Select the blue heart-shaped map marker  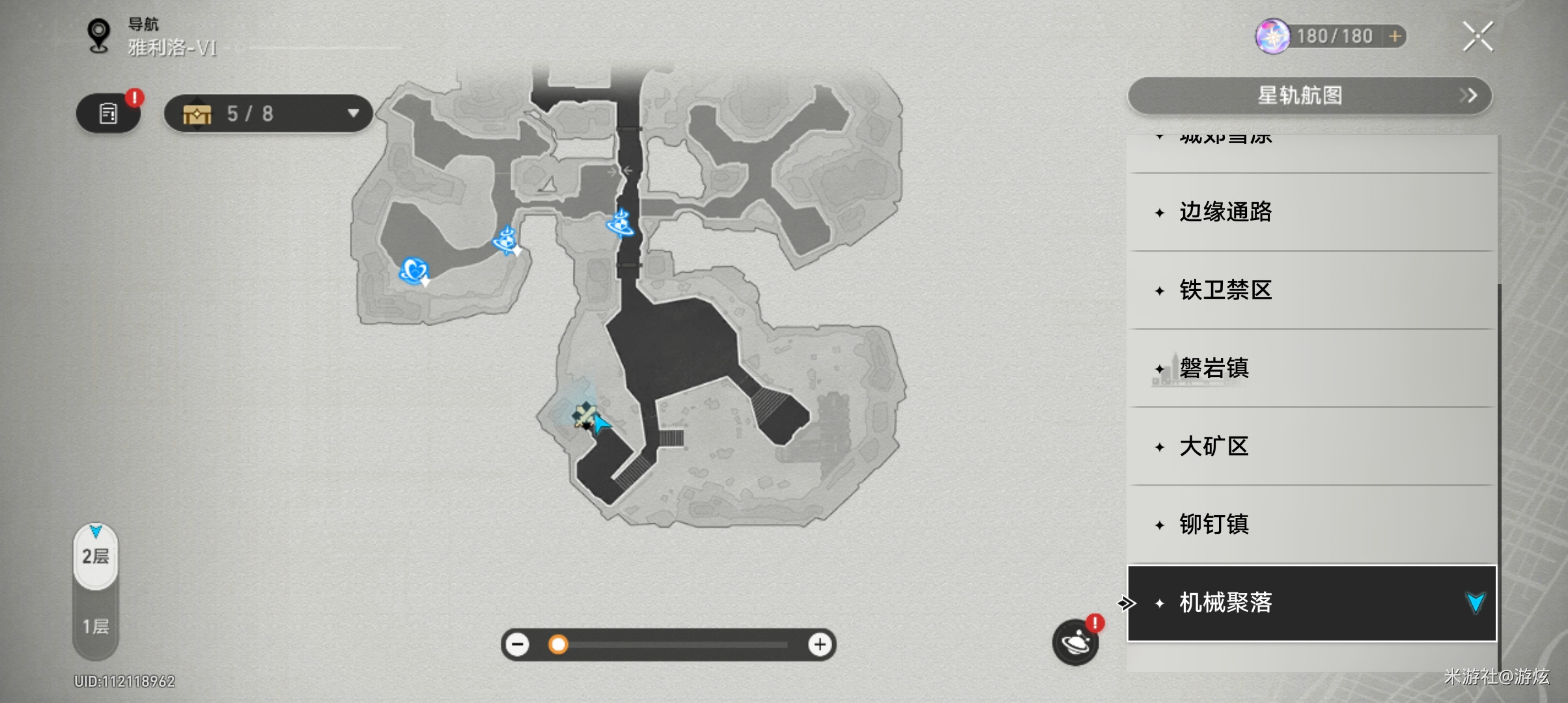[413, 270]
